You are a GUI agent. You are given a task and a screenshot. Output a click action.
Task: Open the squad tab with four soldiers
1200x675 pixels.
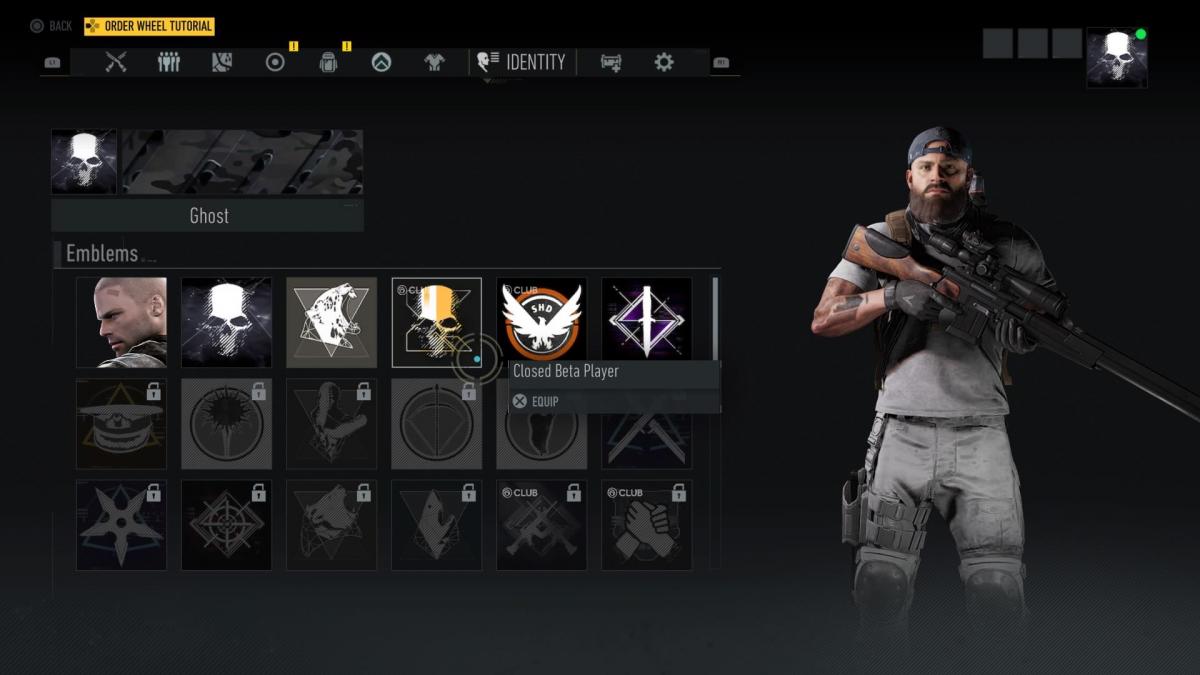(x=169, y=62)
